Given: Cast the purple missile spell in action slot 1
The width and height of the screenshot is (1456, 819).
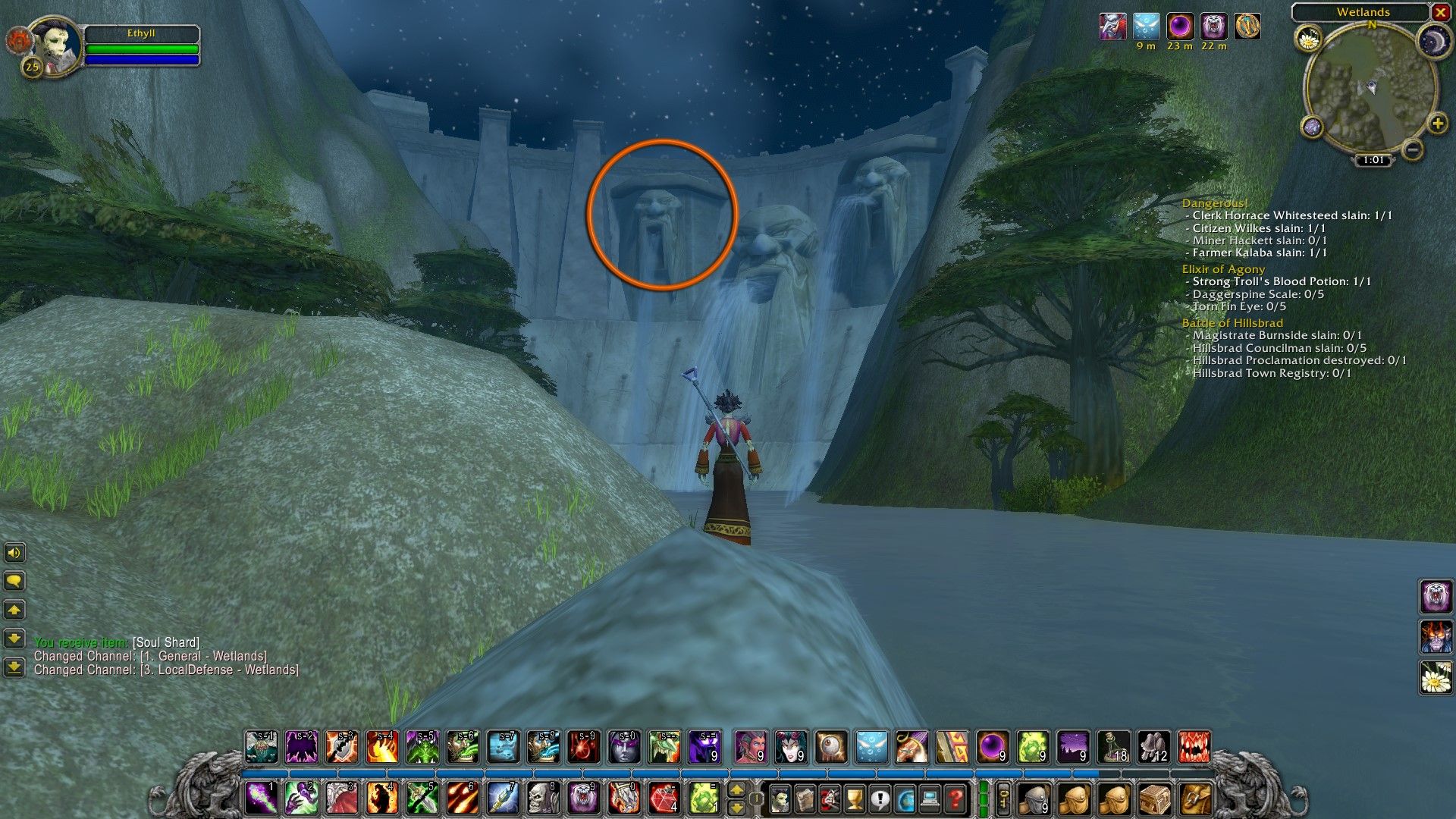Looking at the screenshot, I should (x=262, y=799).
